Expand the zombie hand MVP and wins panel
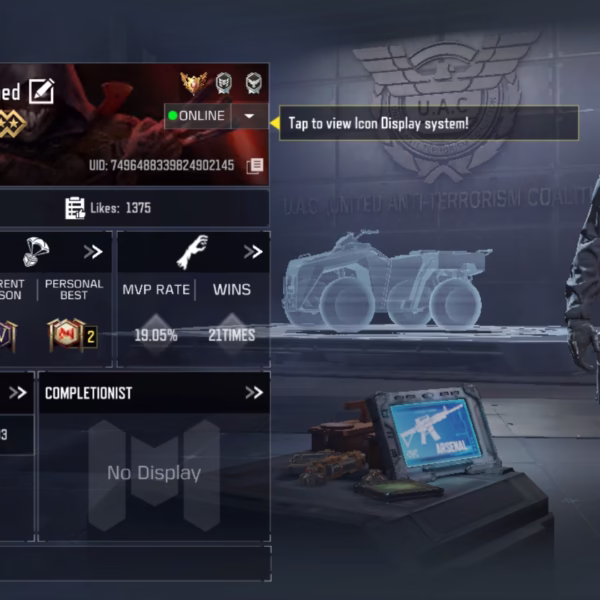This screenshot has height=600, width=600. [x=252, y=252]
